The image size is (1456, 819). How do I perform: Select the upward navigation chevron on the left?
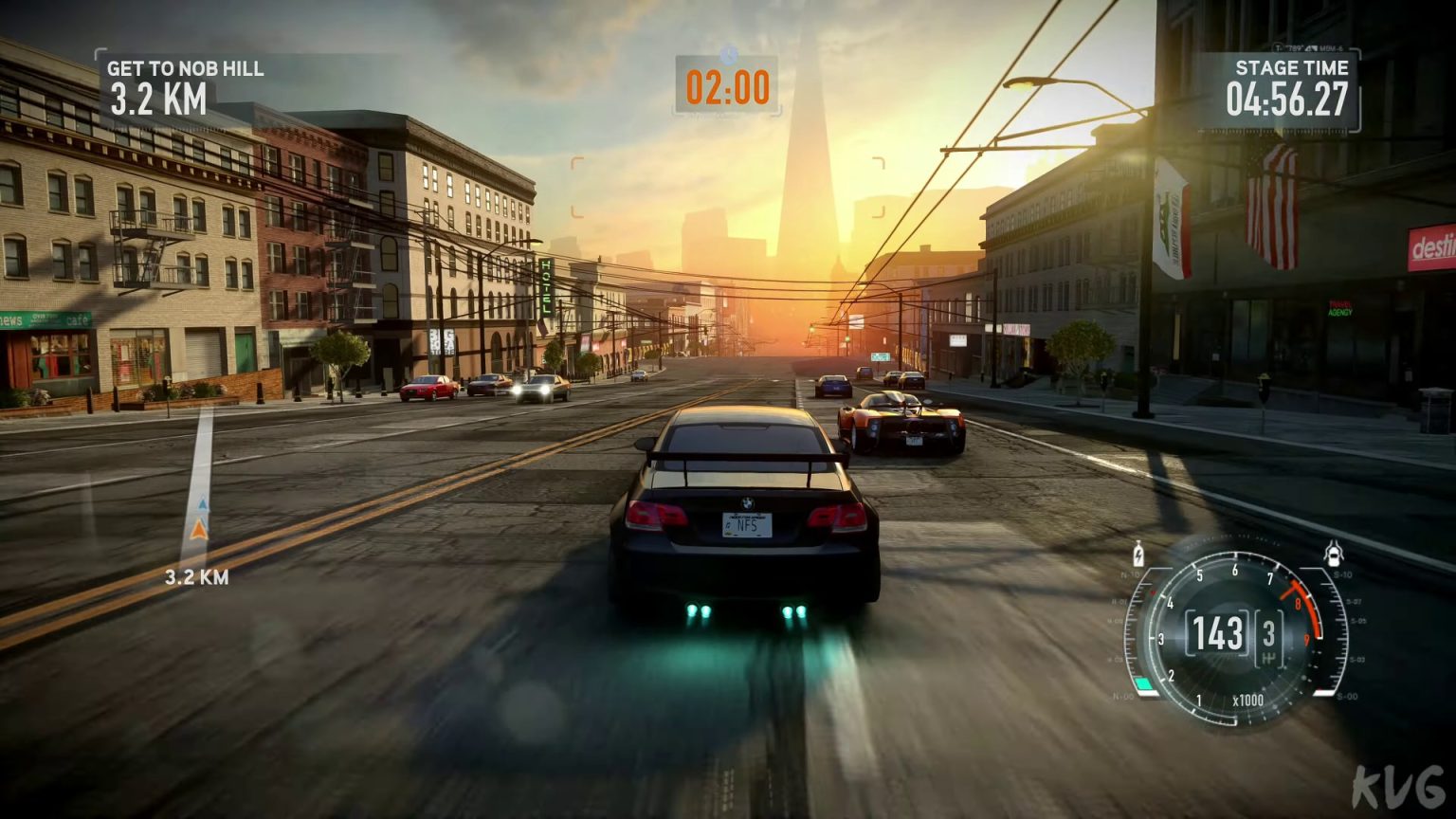[x=201, y=507]
